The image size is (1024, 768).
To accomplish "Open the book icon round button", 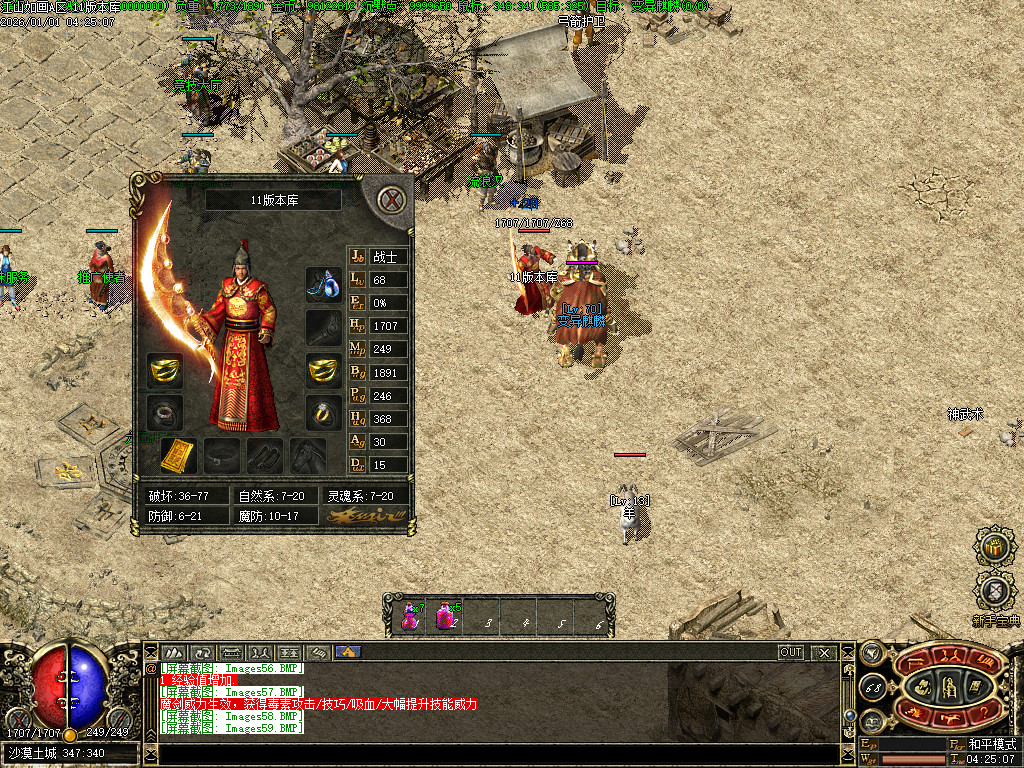I will (x=871, y=720).
